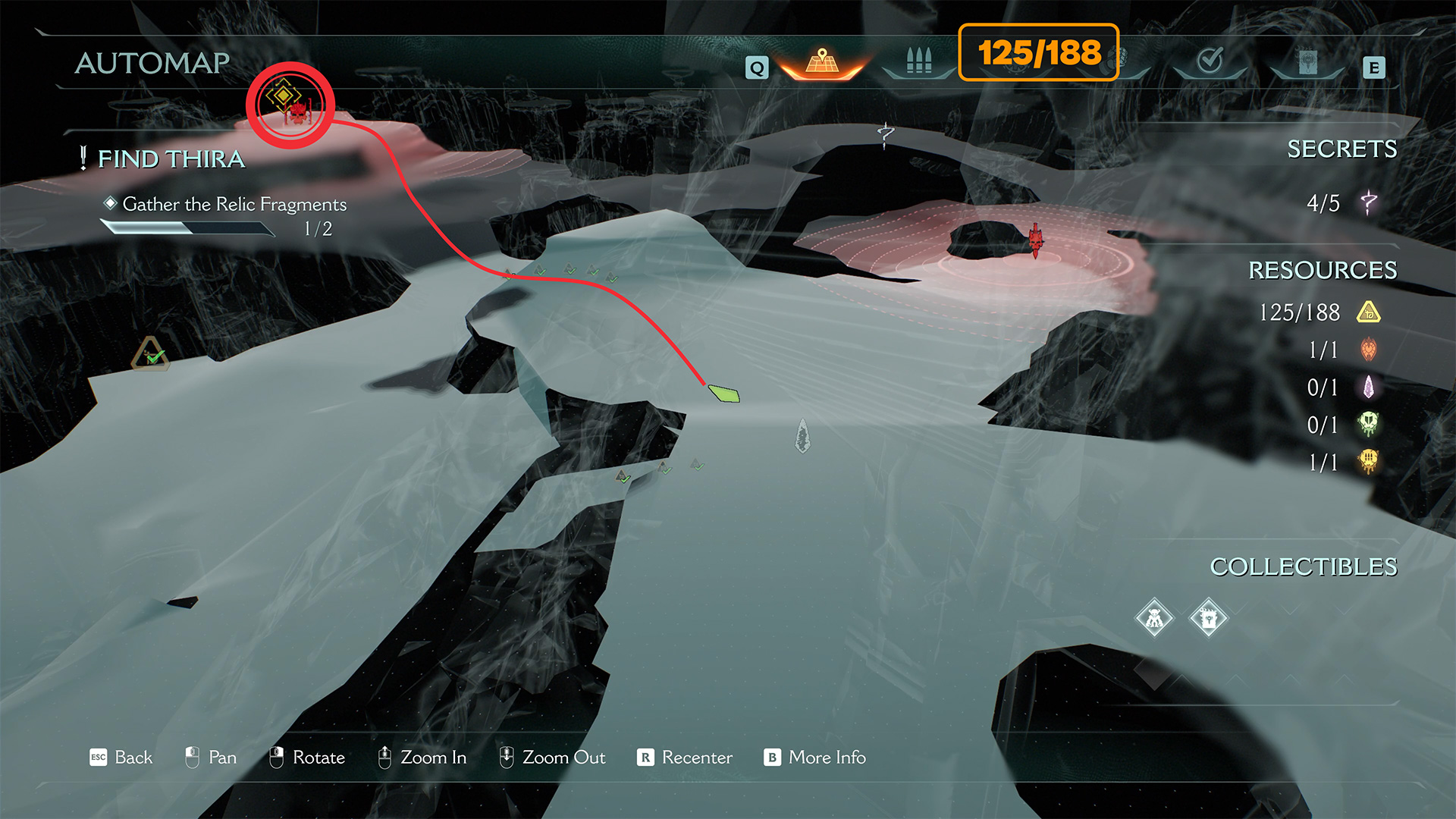Select the red demon marker on map
Image resolution: width=1456 pixels, height=819 pixels.
point(1036,240)
